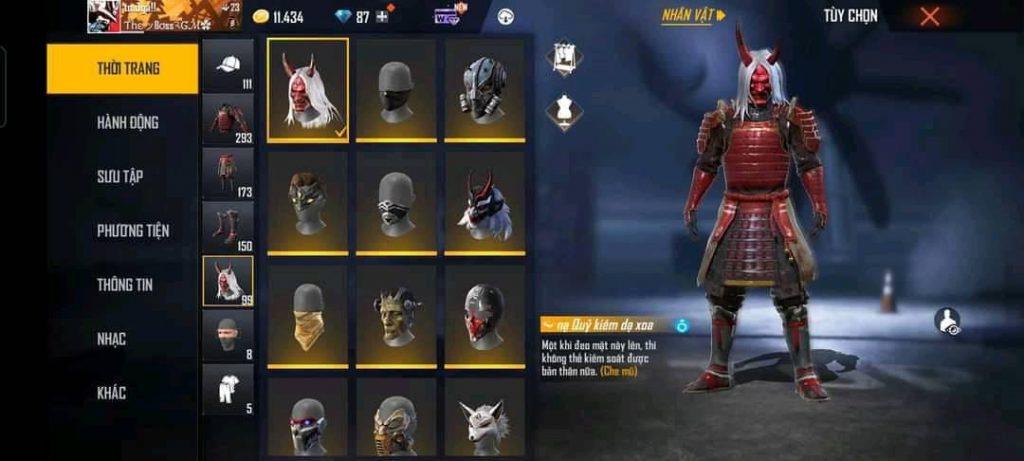Open the white outfit set category
1024x461 pixels.
228,388
